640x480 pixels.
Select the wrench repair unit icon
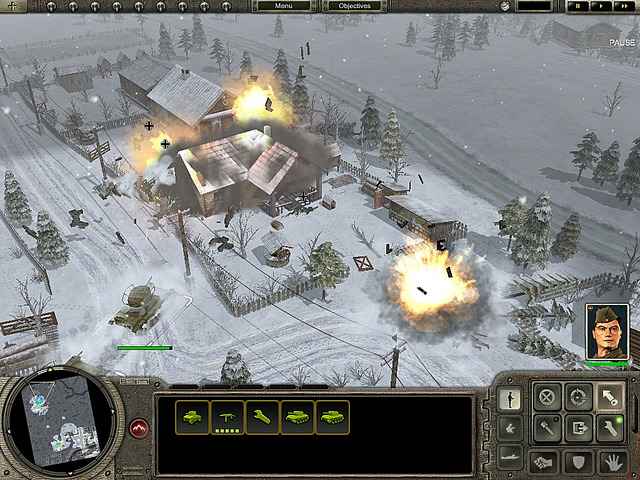tap(262, 417)
